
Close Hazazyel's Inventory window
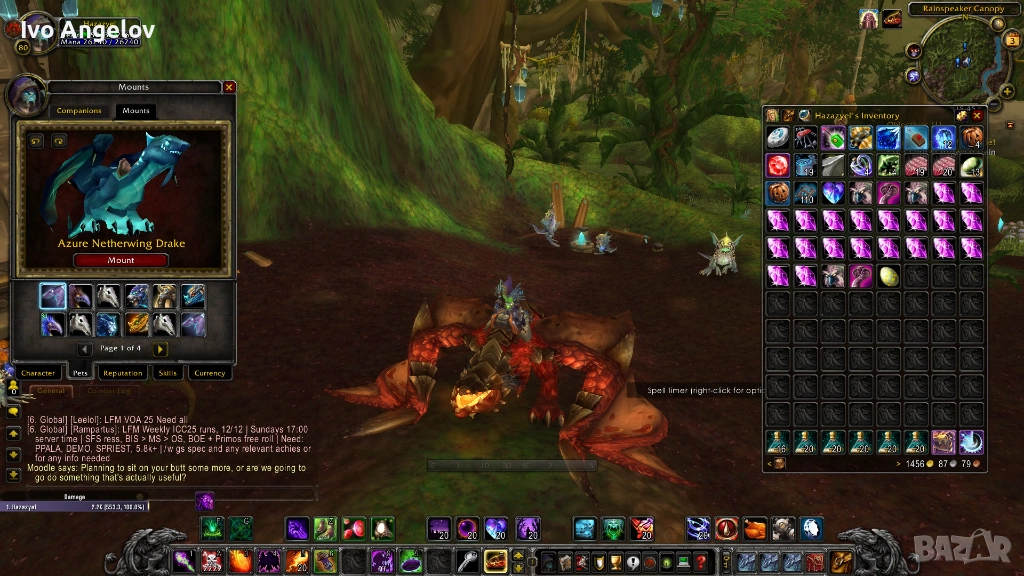[x=977, y=115]
